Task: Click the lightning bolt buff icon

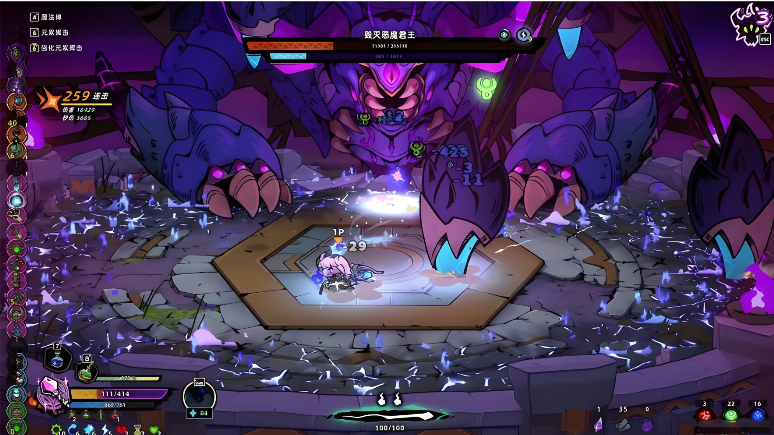Action: click(106, 429)
